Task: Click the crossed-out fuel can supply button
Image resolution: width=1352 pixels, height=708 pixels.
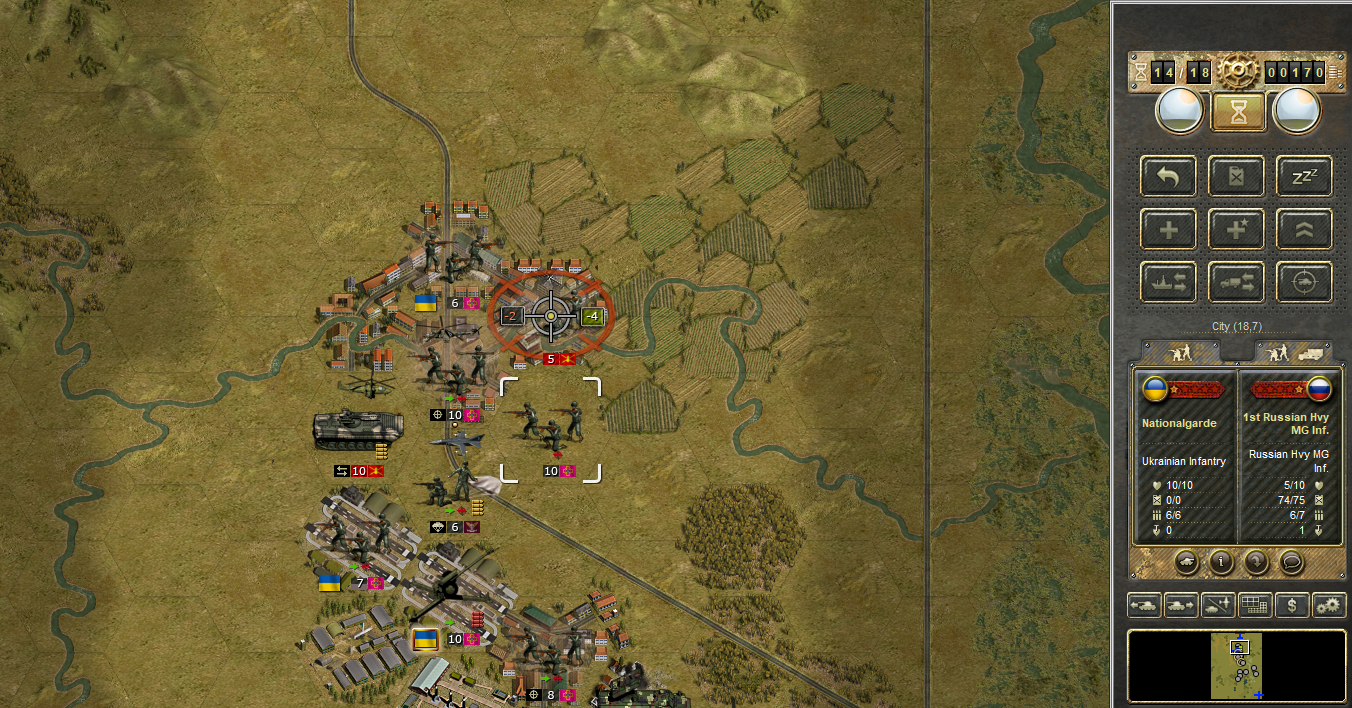Action: coord(1237,177)
